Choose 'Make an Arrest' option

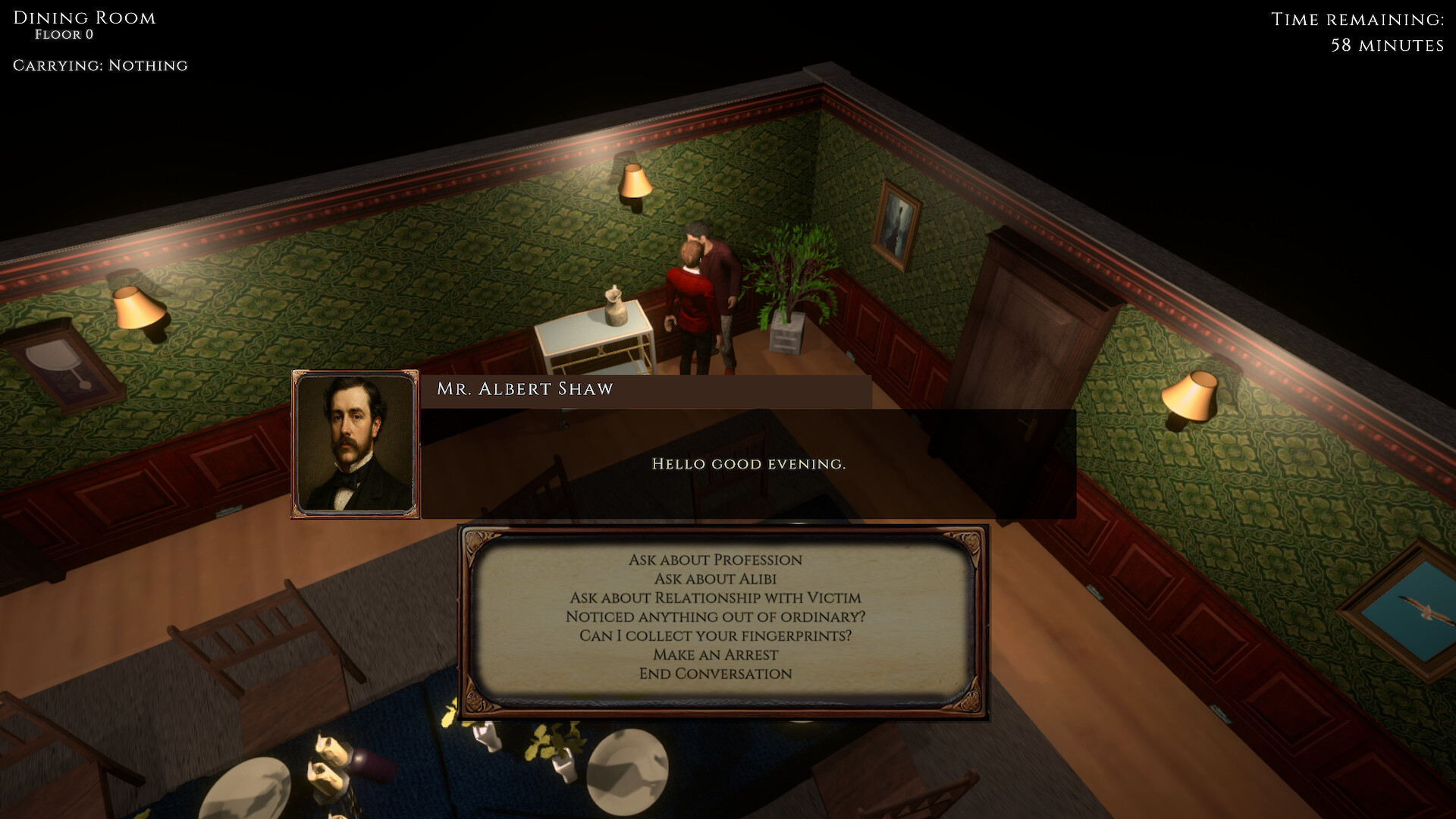pos(716,654)
